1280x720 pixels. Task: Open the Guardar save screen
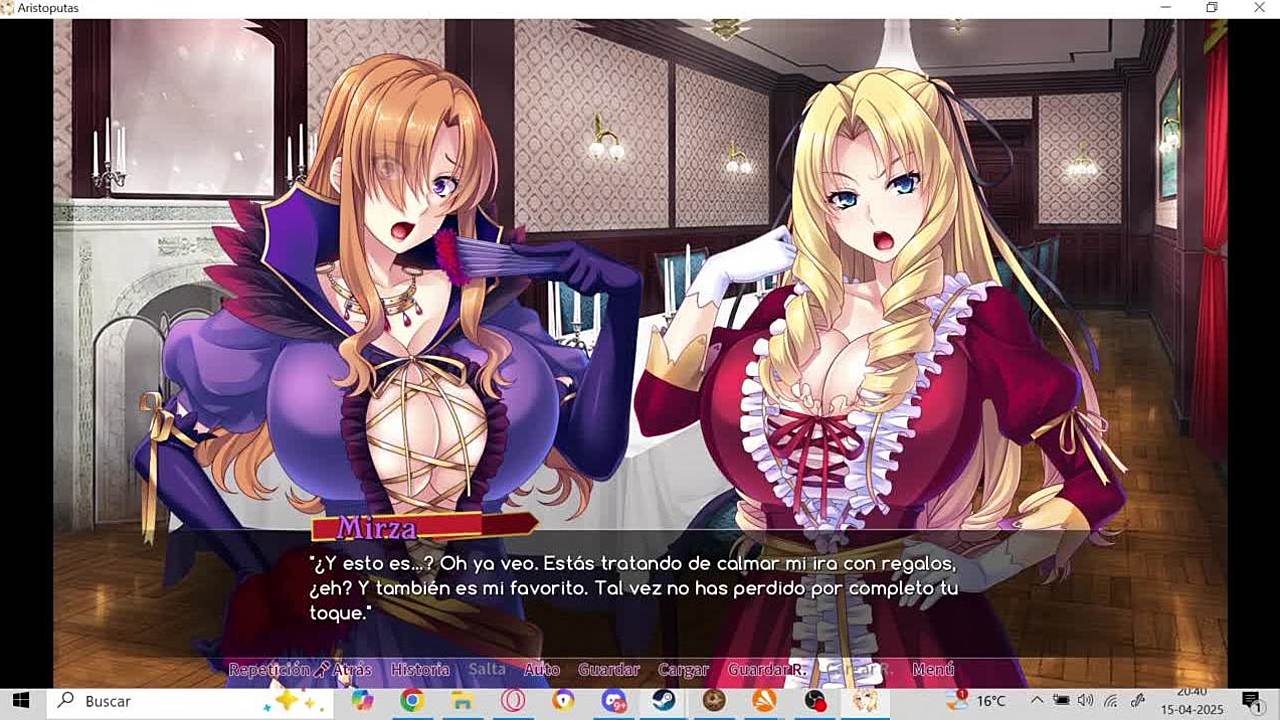point(608,669)
